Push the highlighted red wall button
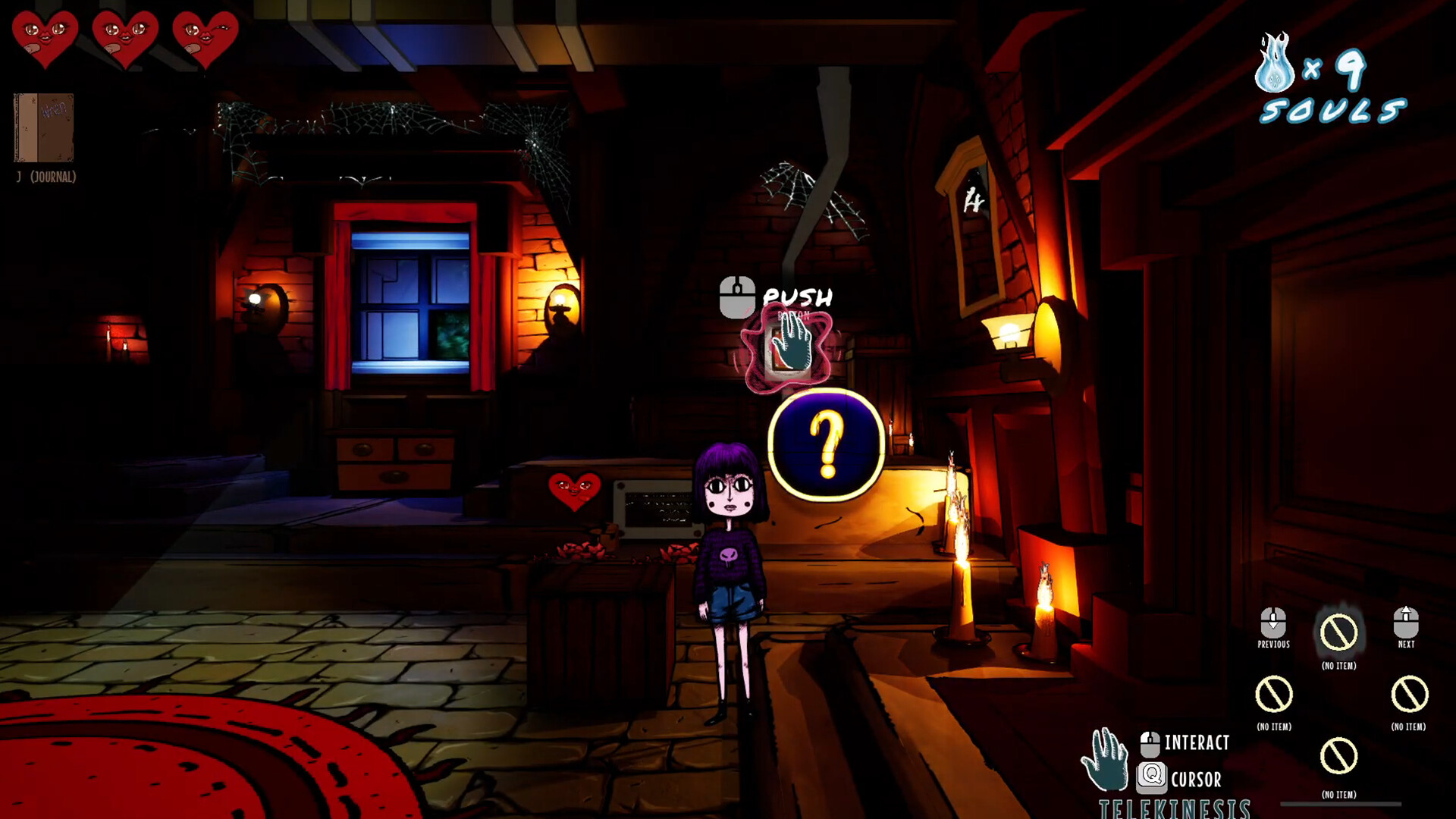Viewport: 1456px width, 819px height. (787, 351)
